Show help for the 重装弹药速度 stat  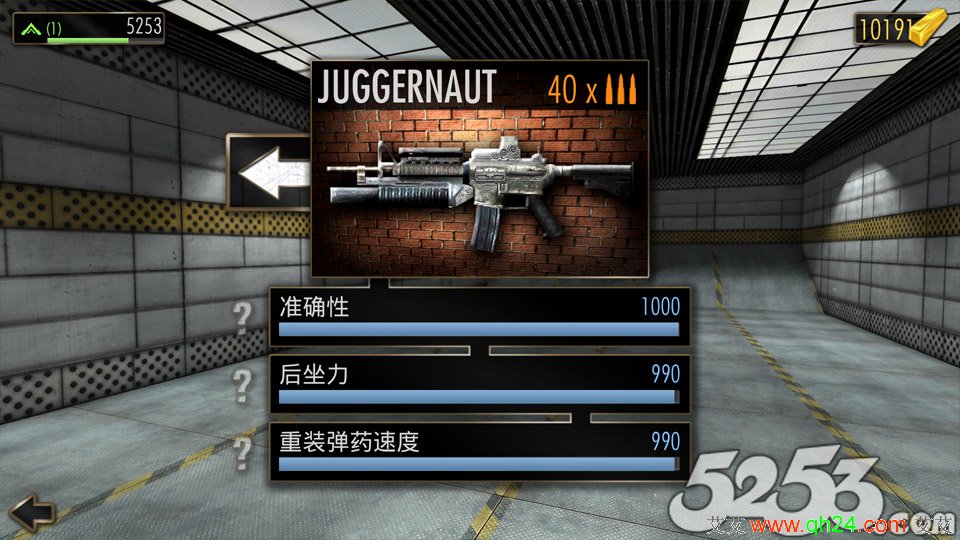point(241,451)
